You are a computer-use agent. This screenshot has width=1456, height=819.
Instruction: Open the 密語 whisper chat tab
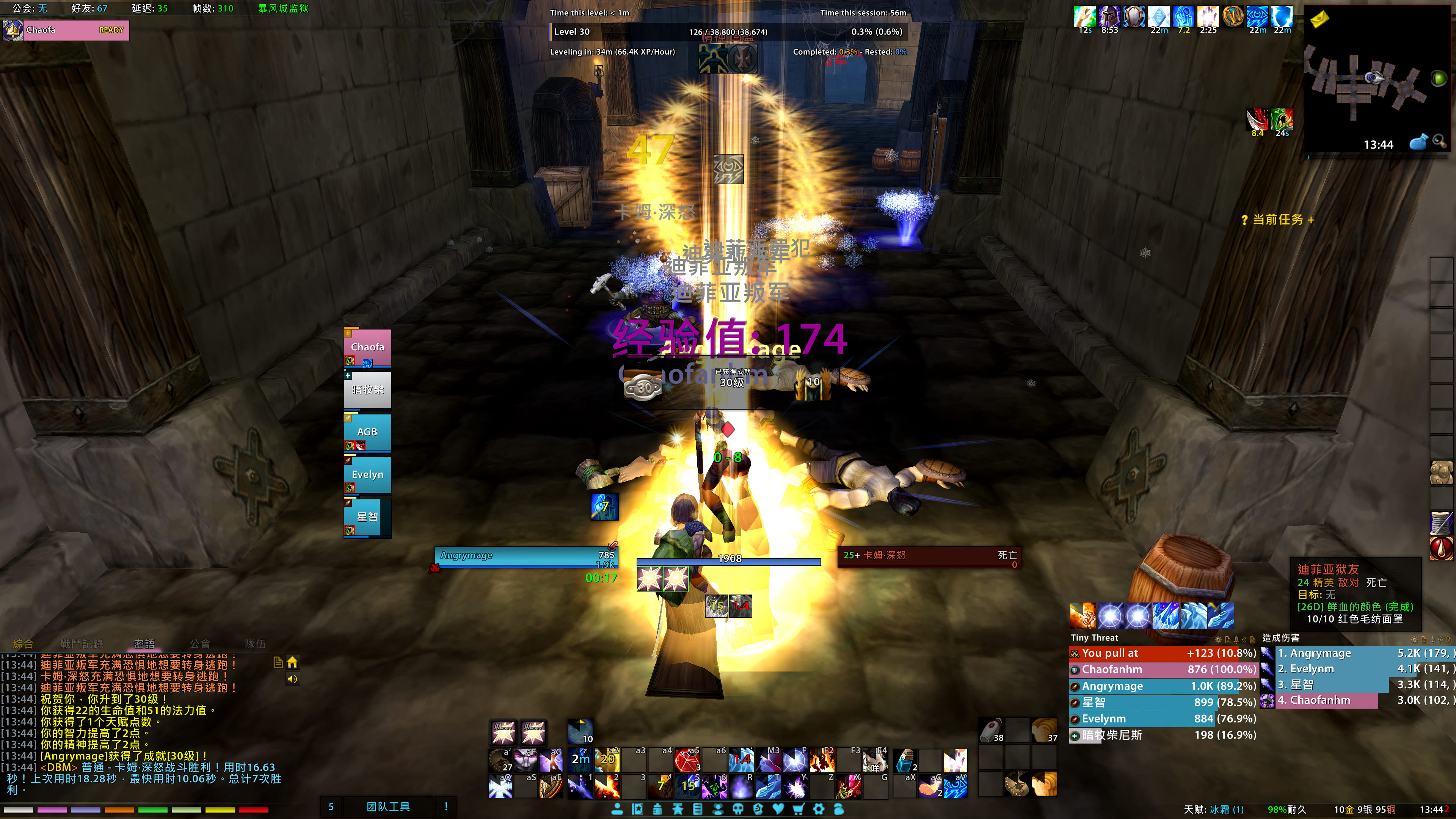click(144, 644)
